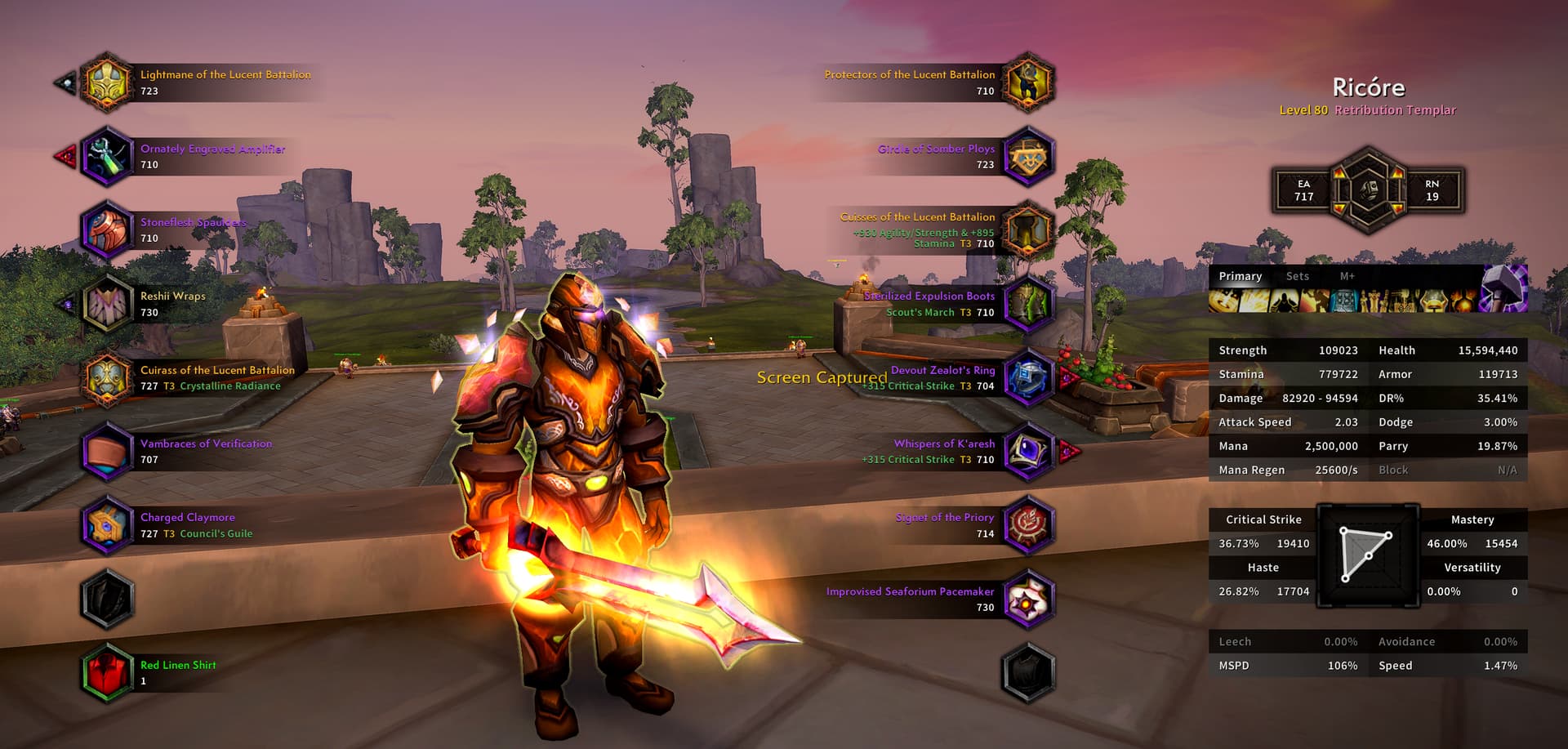Open the Devout Zealot's Ring slot
Screen dimensions: 1568x749
(1028, 378)
